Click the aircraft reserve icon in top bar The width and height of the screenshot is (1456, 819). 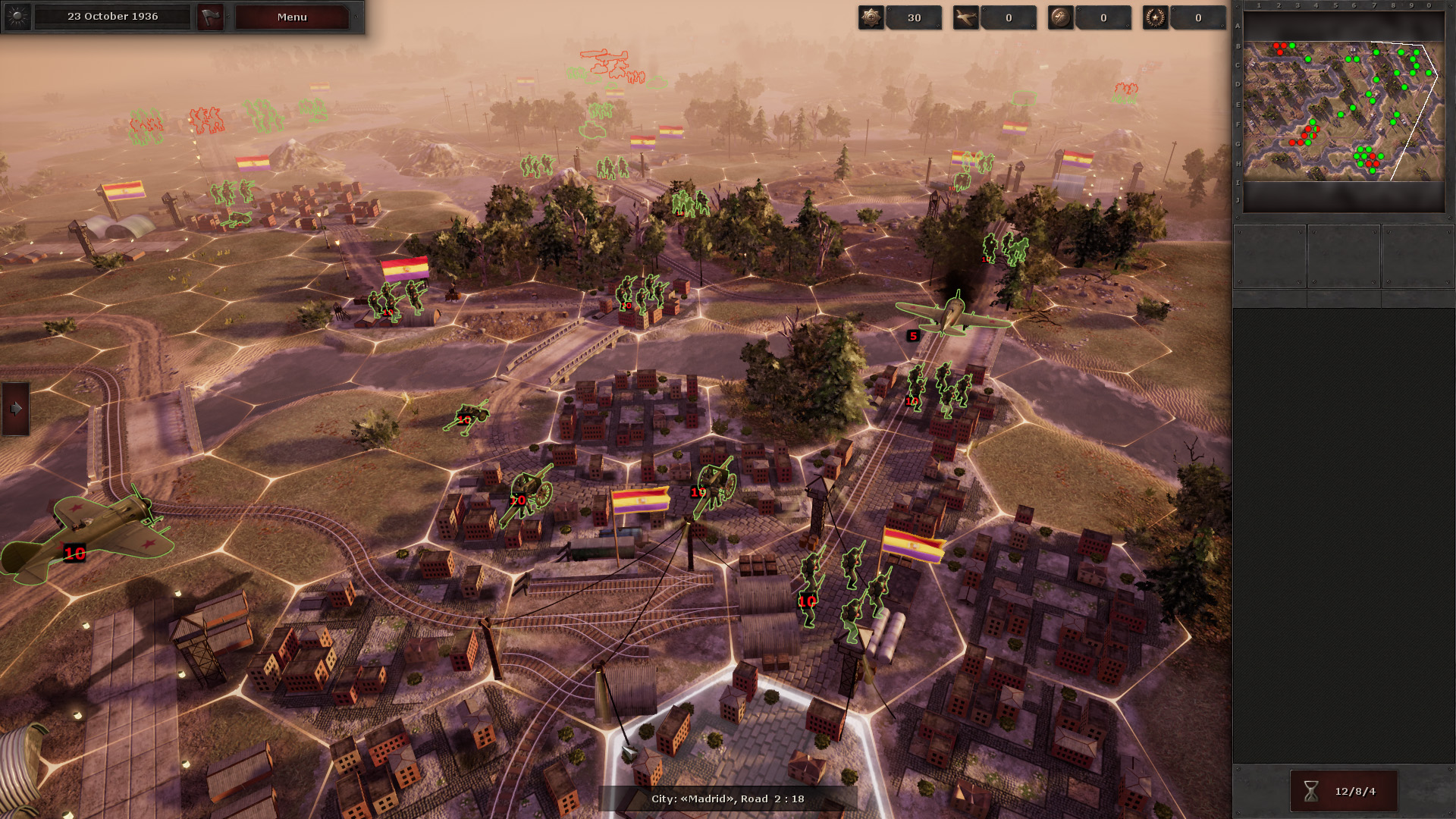pyautogui.click(x=968, y=17)
